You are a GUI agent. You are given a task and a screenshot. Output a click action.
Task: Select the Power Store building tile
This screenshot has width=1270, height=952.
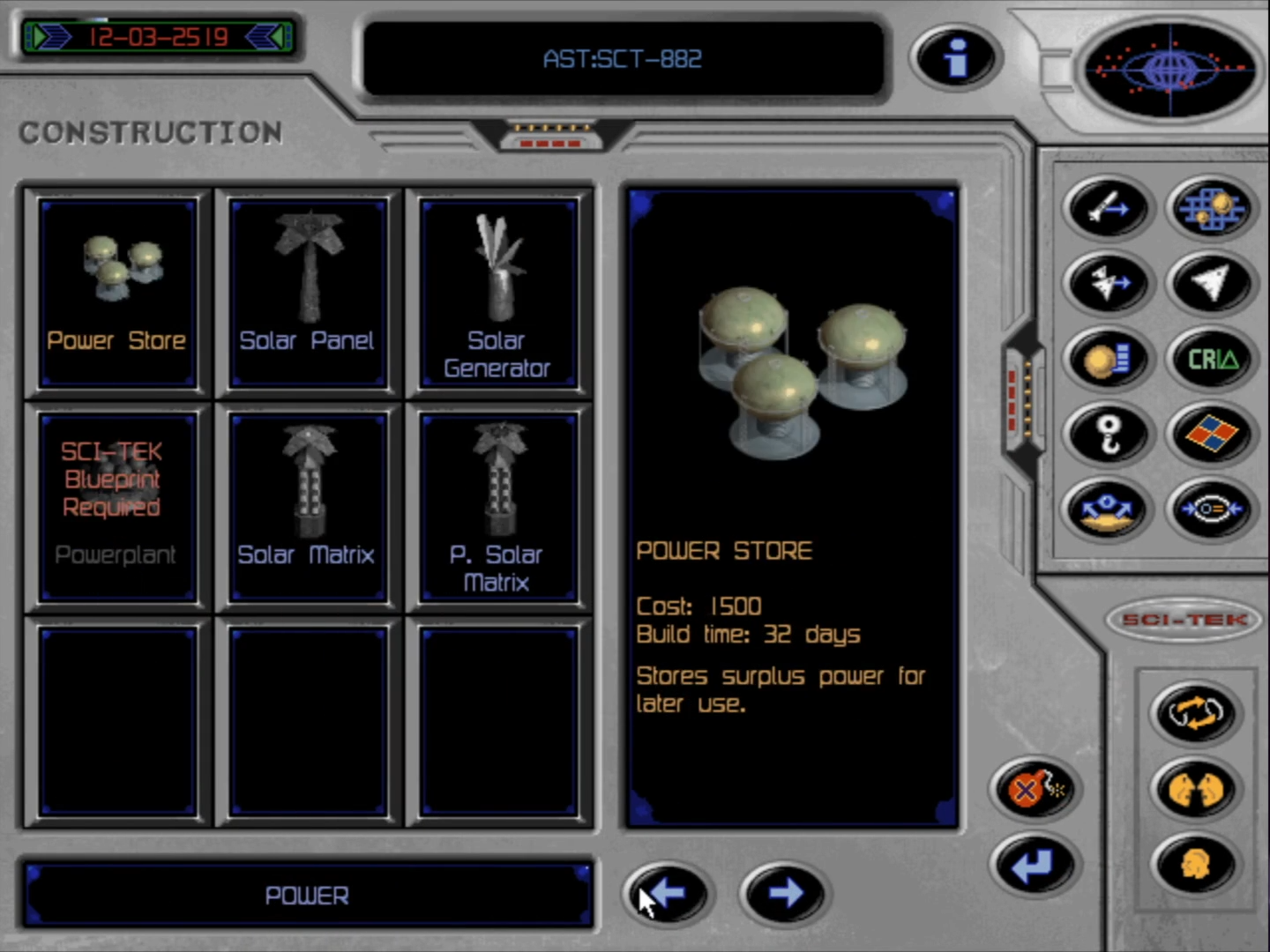coord(117,293)
